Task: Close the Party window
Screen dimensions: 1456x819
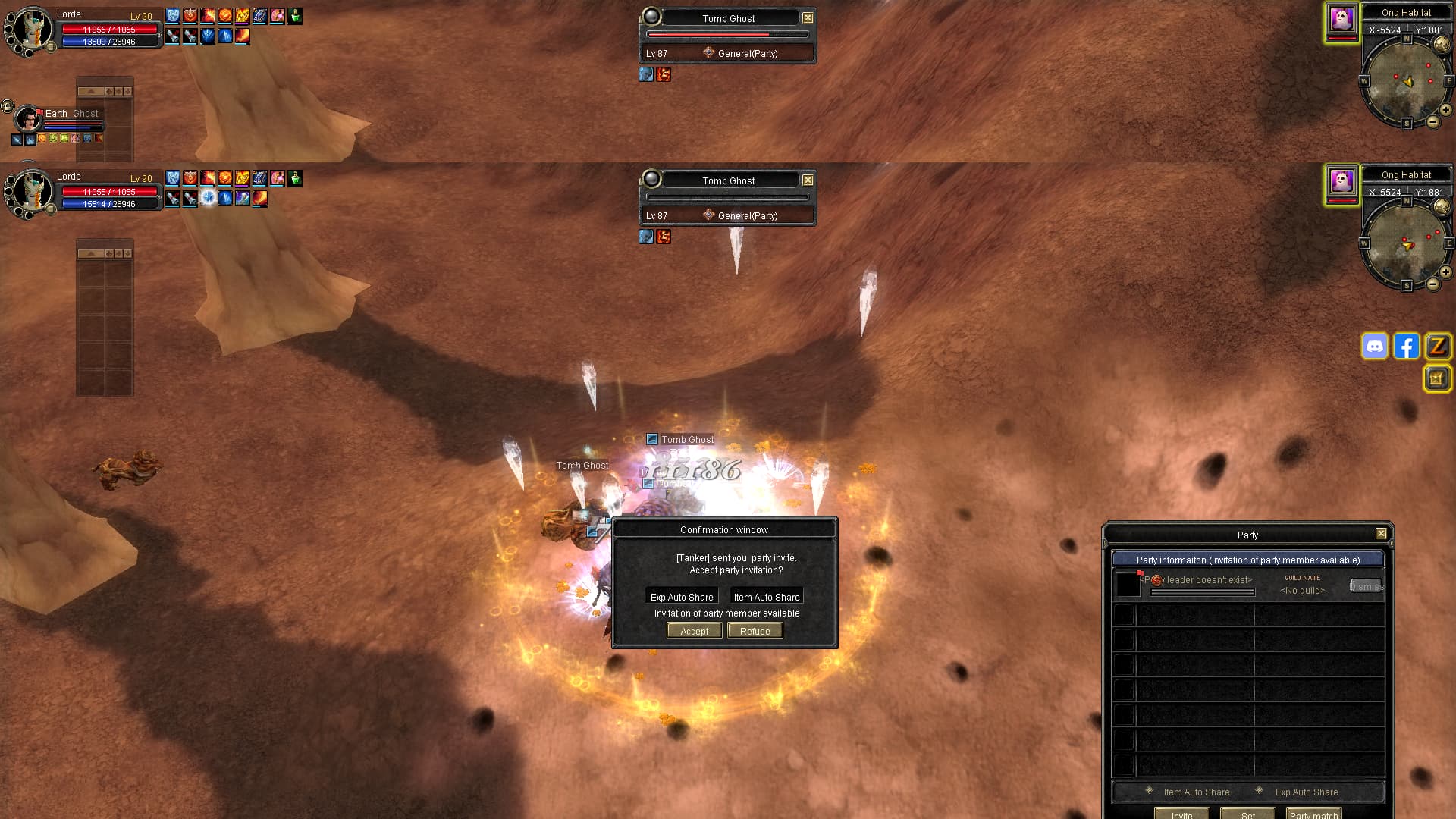Action: (x=1381, y=534)
